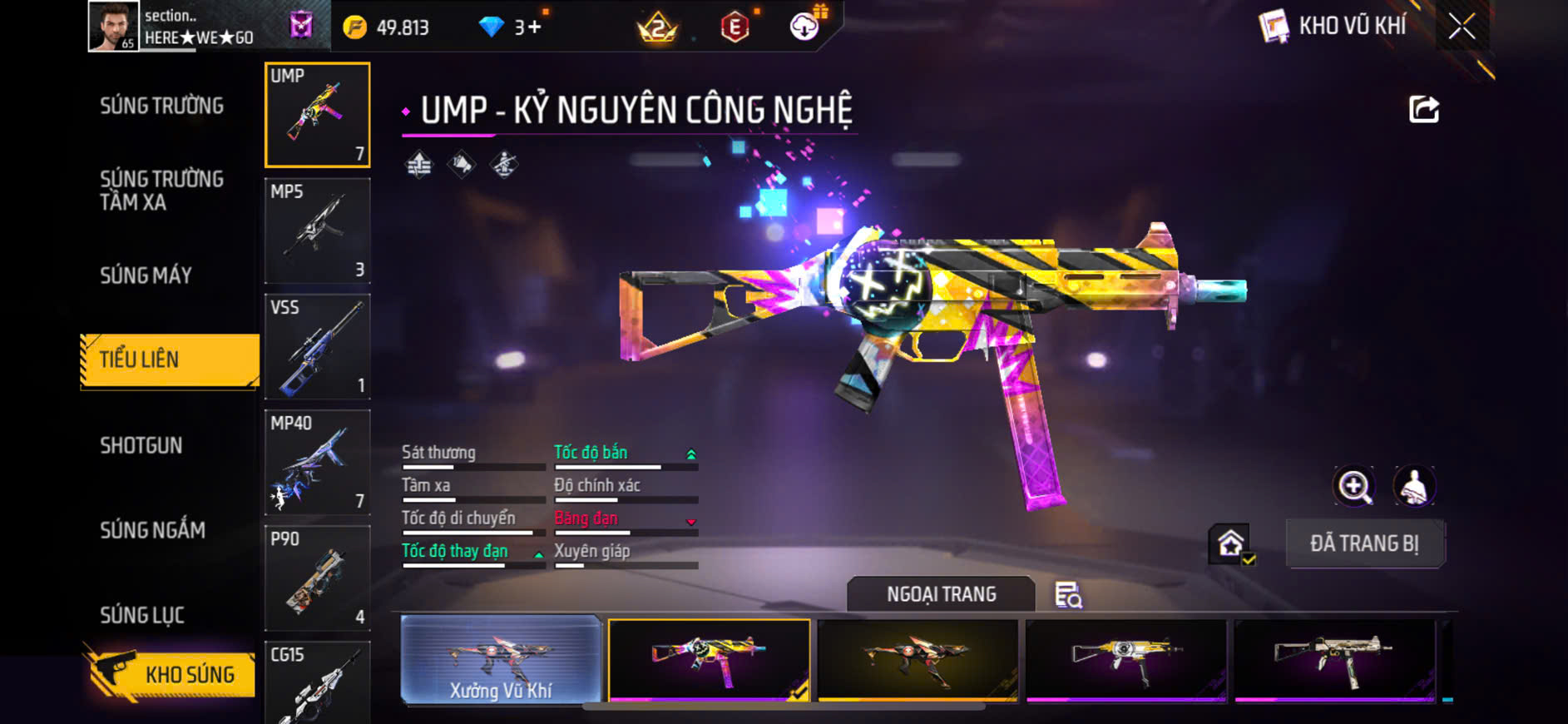The width and height of the screenshot is (1568, 724).
Task: Choose the VSS weapon tile
Action: [x=317, y=346]
